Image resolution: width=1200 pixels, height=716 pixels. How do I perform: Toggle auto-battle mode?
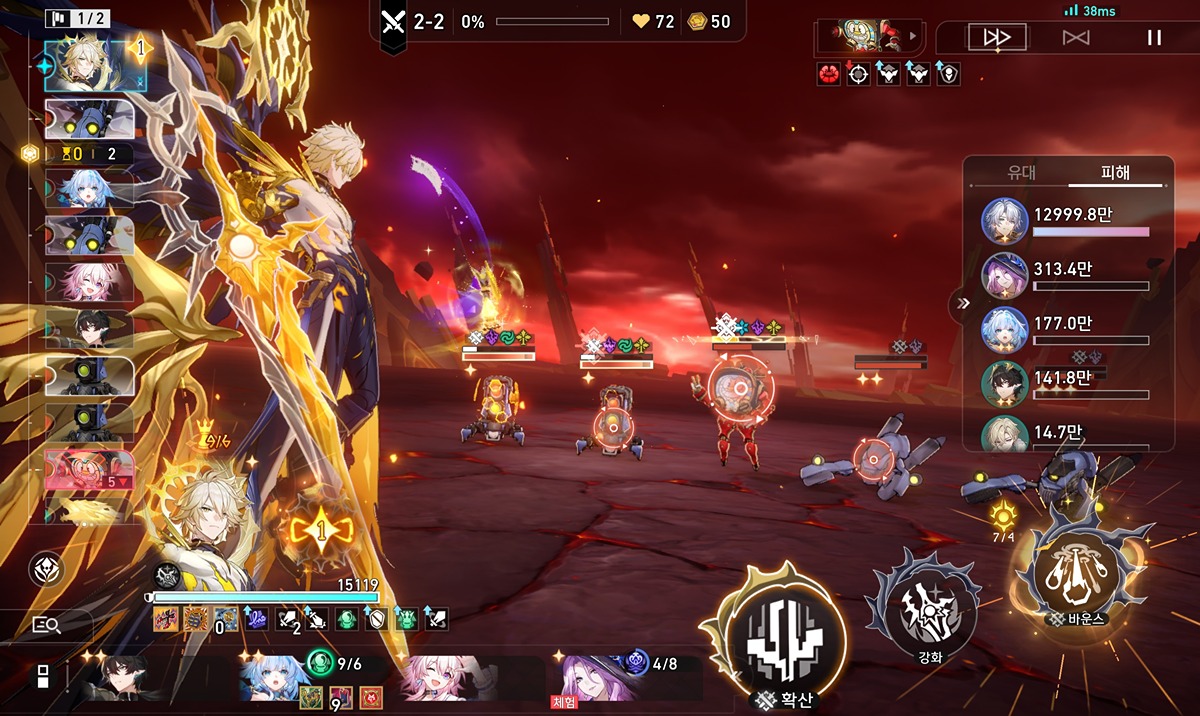[x=1076, y=38]
